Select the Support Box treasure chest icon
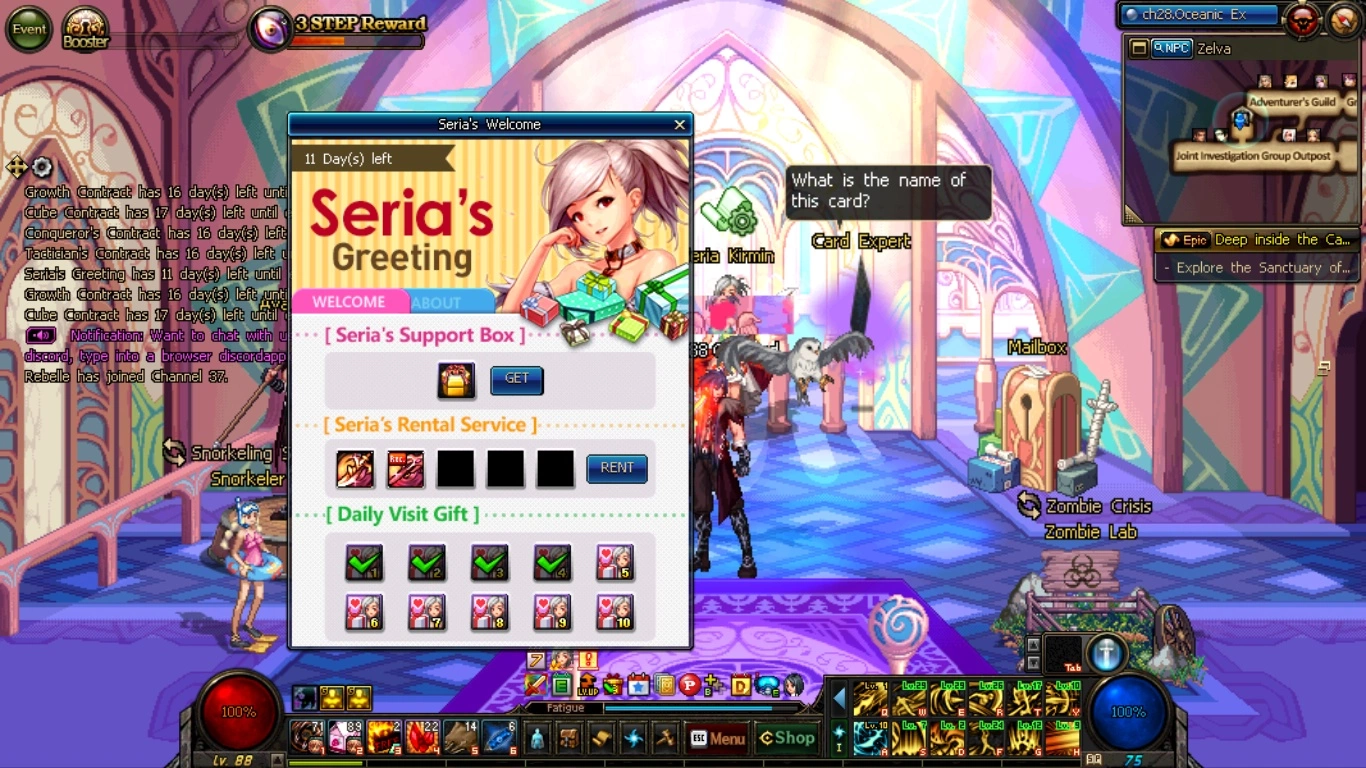The height and width of the screenshot is (768, 1366). pyautogui.click(x=456, y=380)
